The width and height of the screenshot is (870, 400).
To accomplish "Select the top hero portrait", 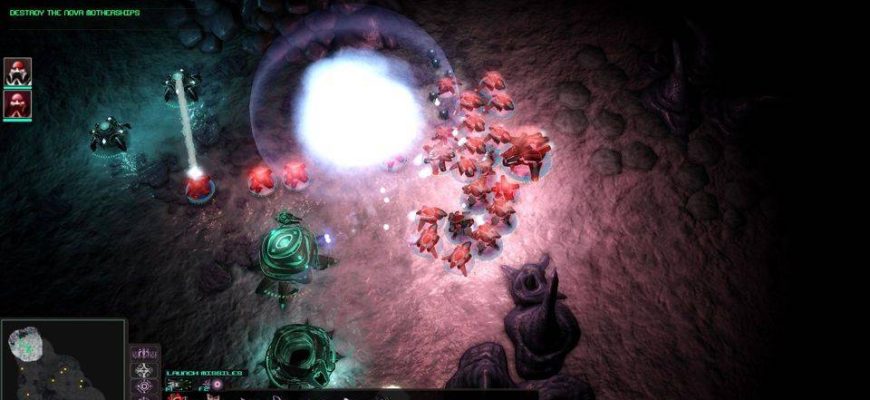I will (18, 71).
